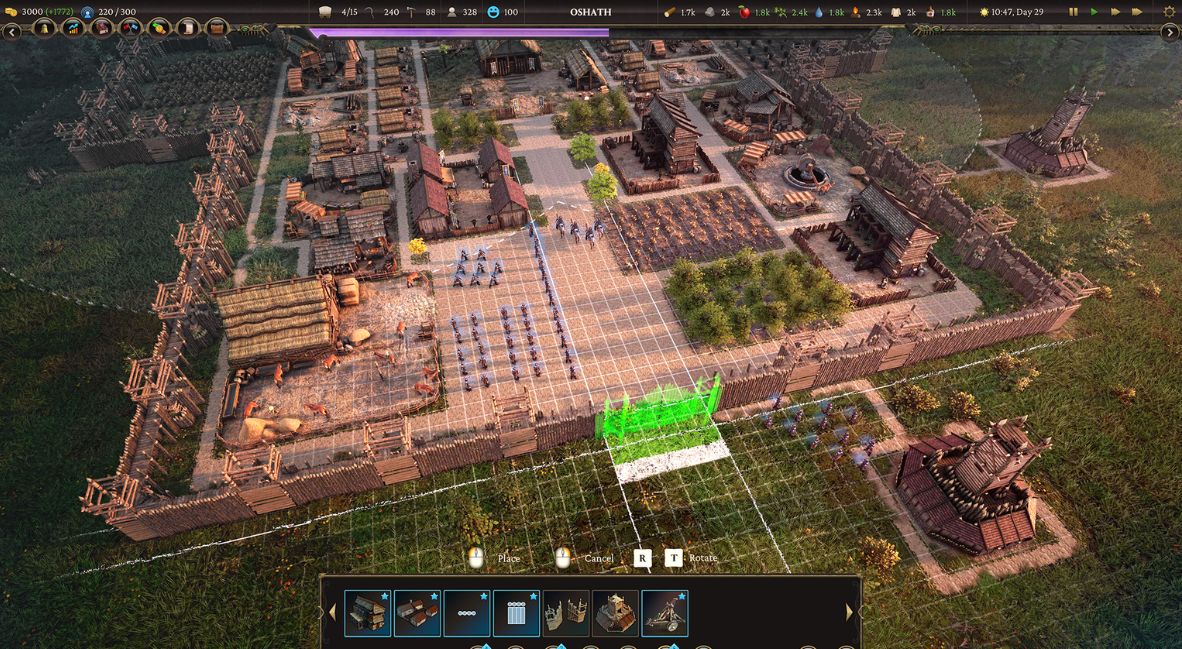Open the parchment scroll menu
The image size is (1182, 649).
click(188, 28)
